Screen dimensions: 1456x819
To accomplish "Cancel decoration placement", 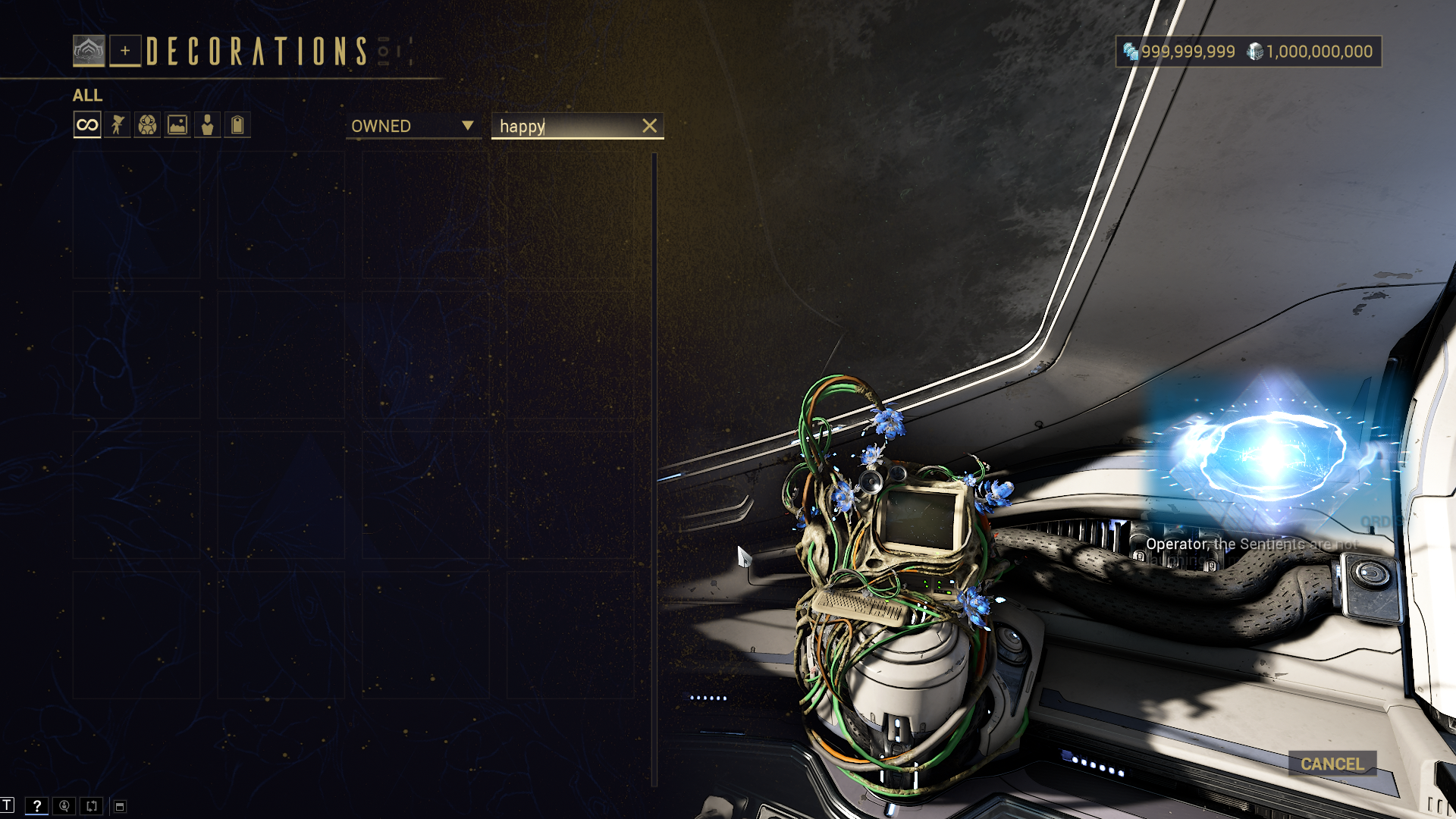I will coord(1332,764).
